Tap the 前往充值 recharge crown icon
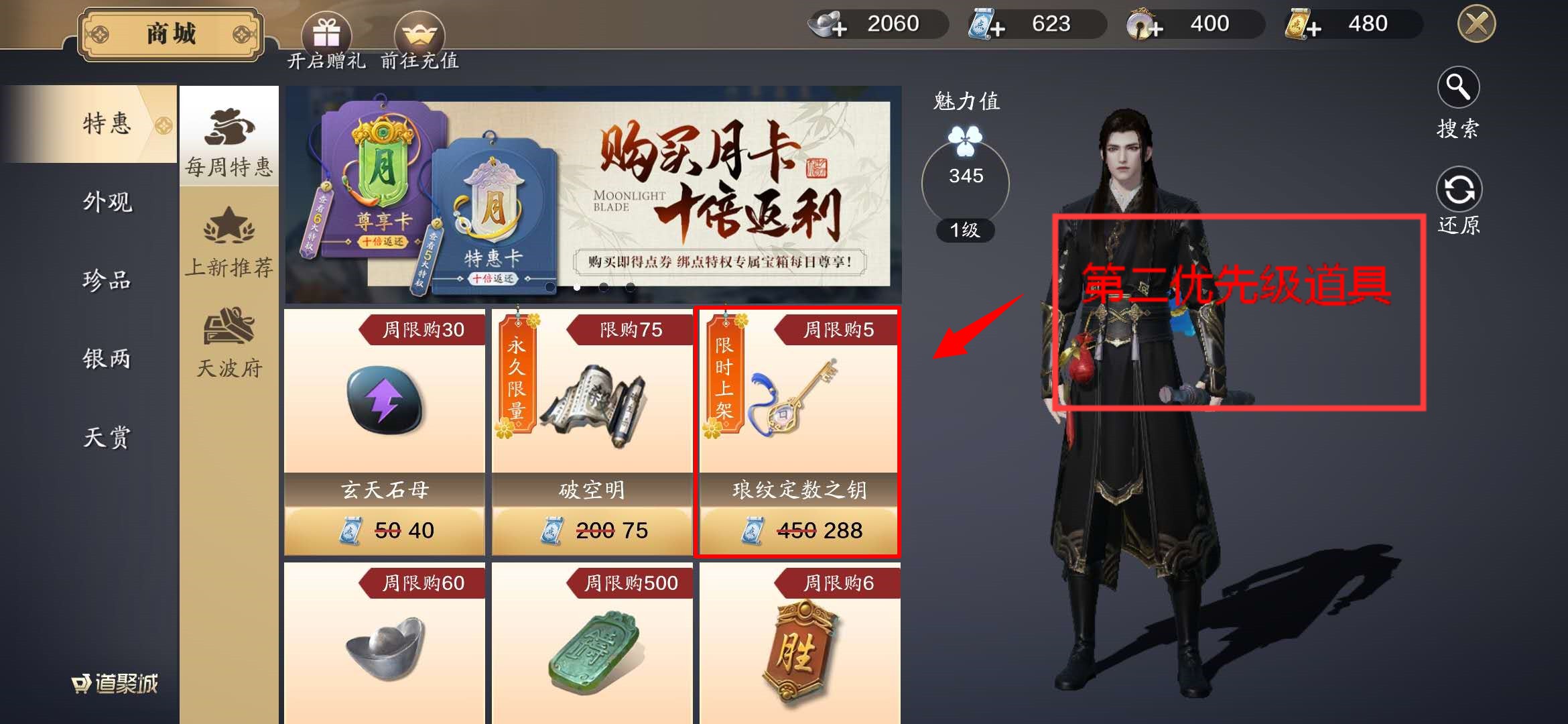Image resolution: width=1568 pixels, height=724 pixels. 421,30
